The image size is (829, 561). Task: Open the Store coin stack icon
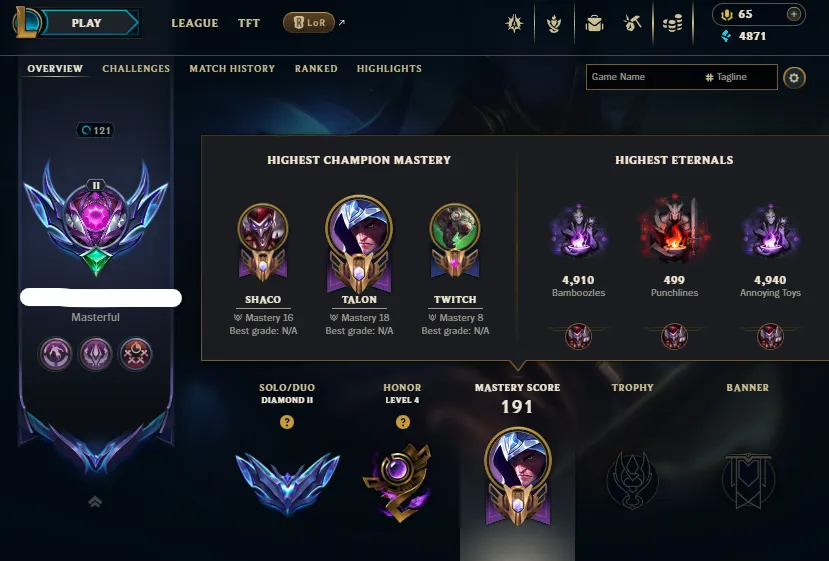(x=674, y=22)
